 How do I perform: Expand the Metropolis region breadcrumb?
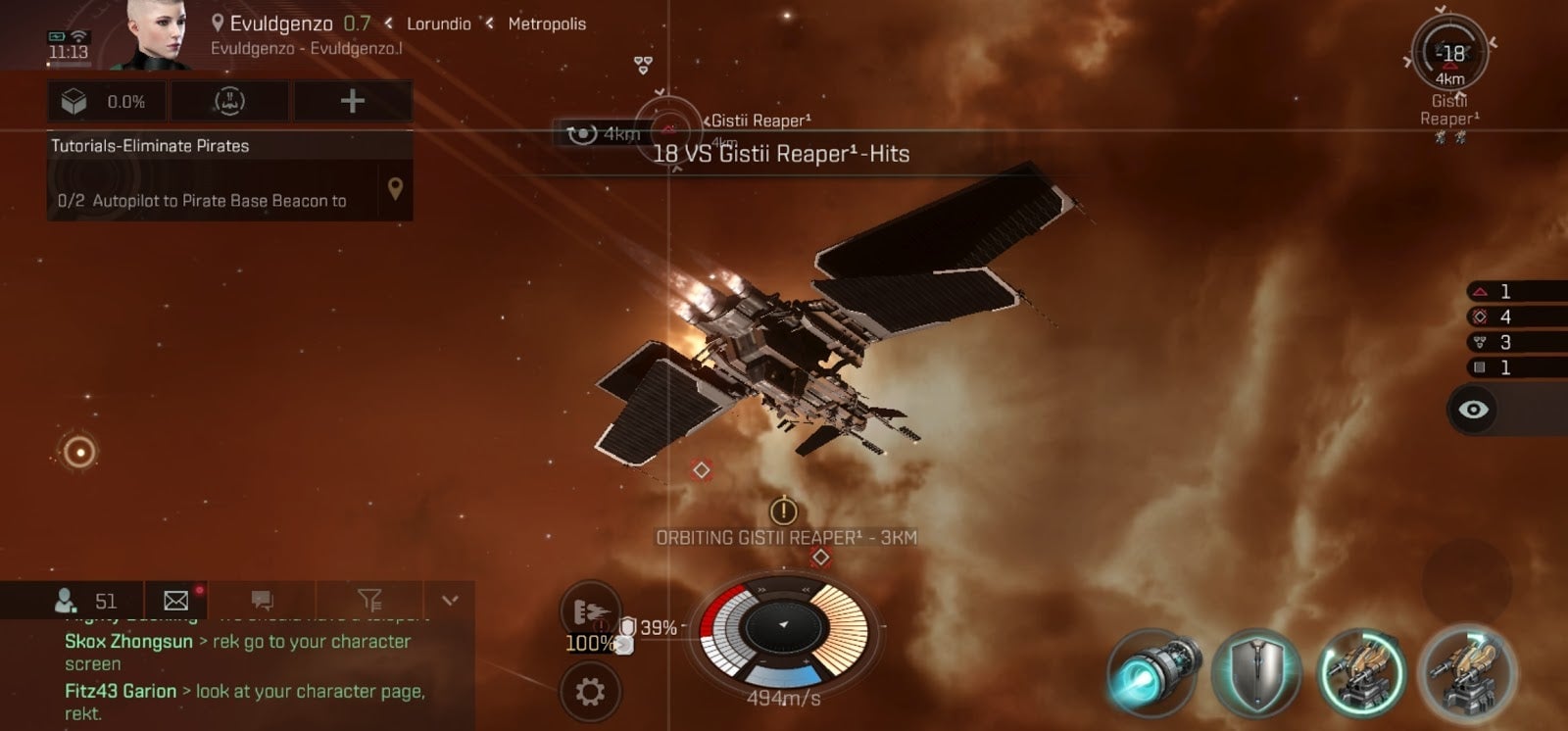click(546, 23)
